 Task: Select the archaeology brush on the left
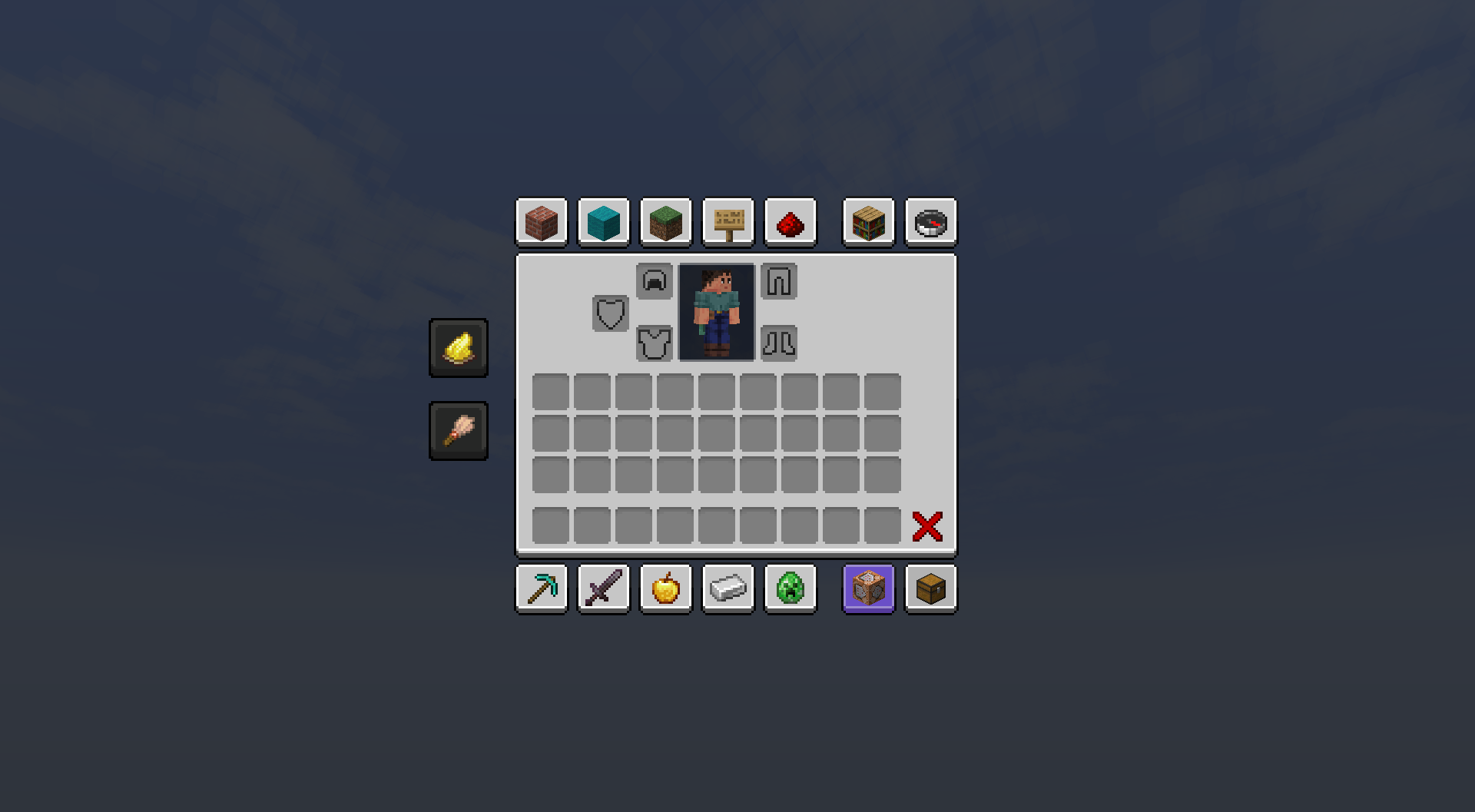pos(459,430)
